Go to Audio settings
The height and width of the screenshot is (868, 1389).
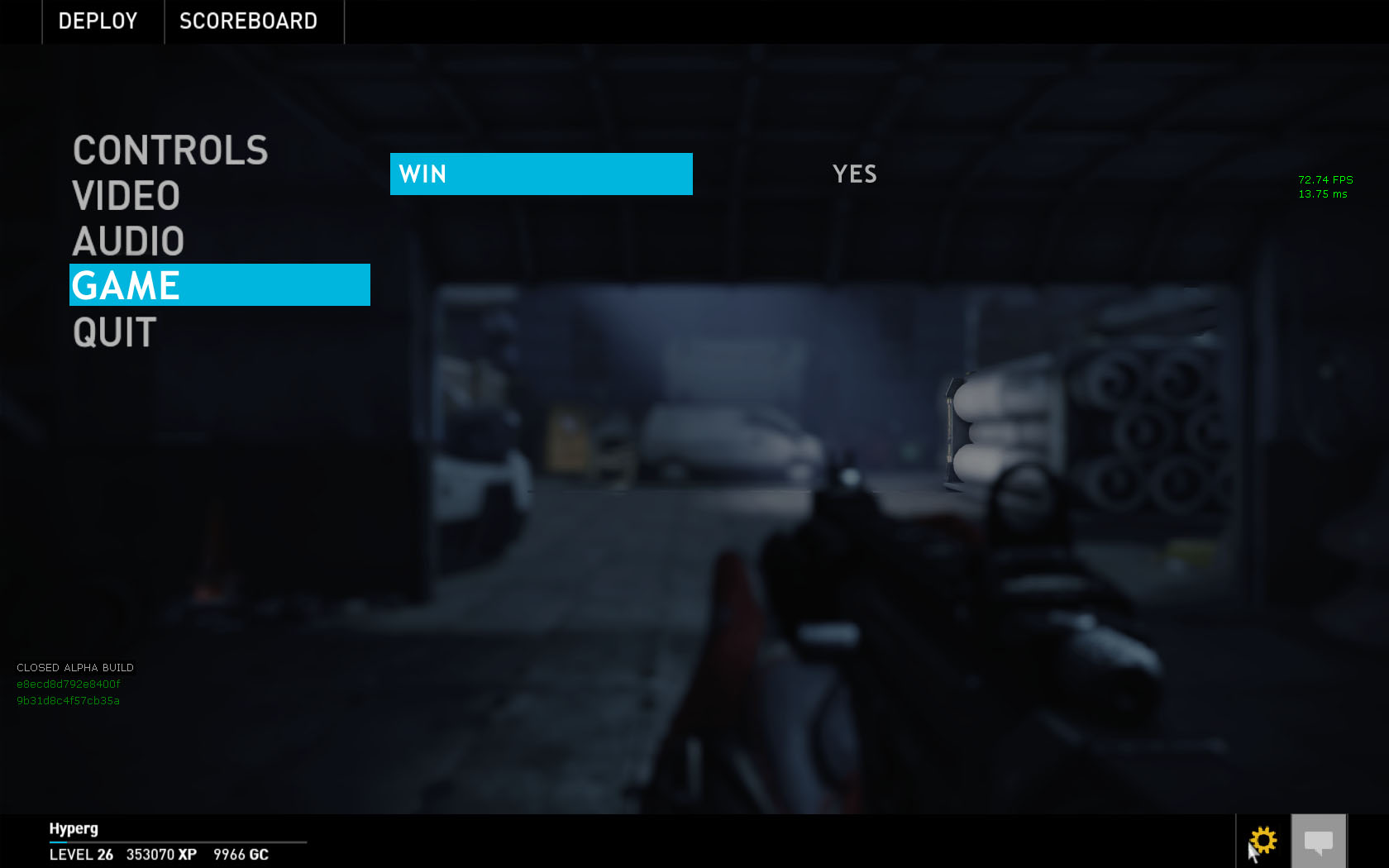128,241
